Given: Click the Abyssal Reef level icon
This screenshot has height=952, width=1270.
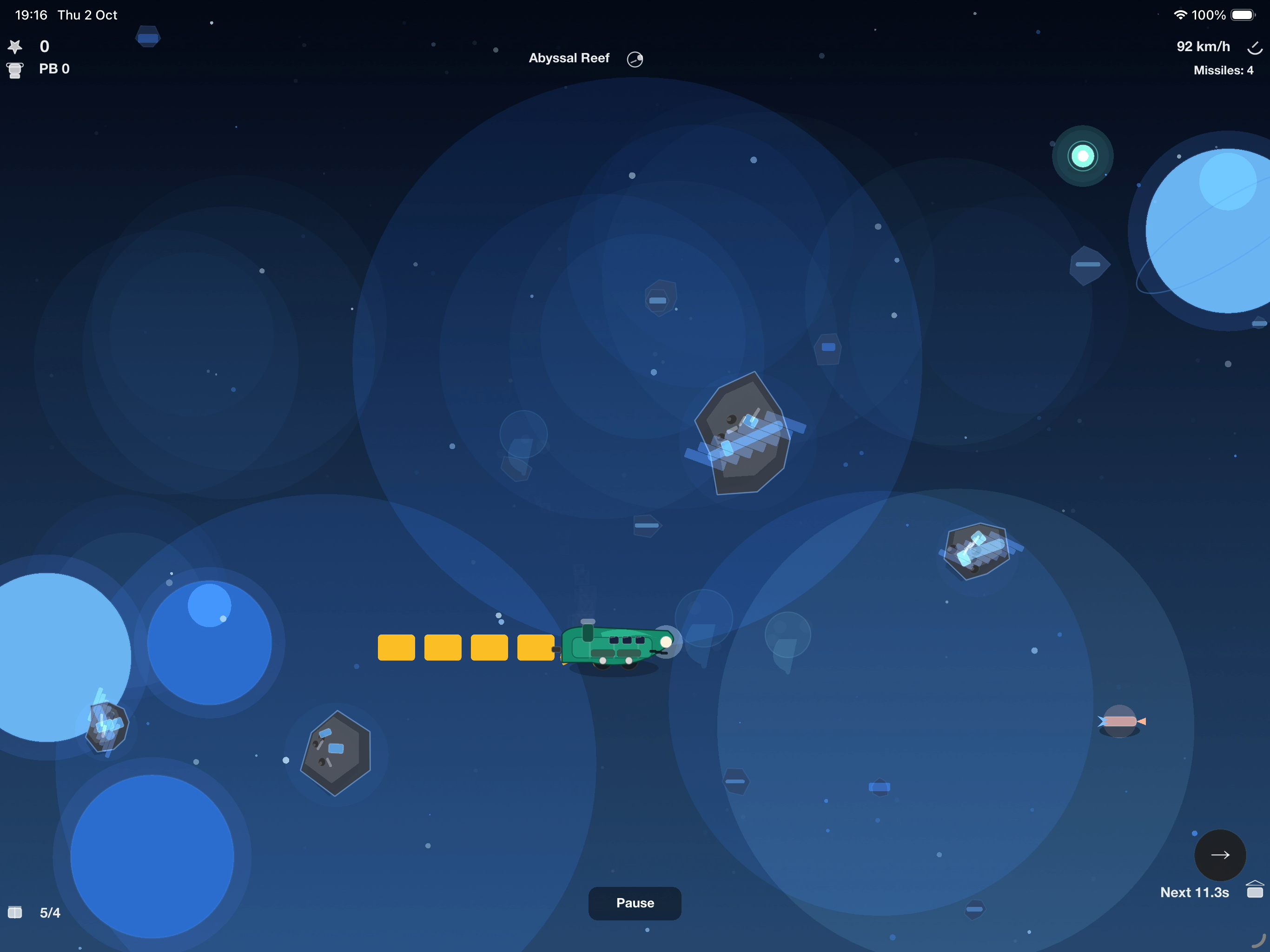Looking at the screenshot, I should click(x=635, y=59).
